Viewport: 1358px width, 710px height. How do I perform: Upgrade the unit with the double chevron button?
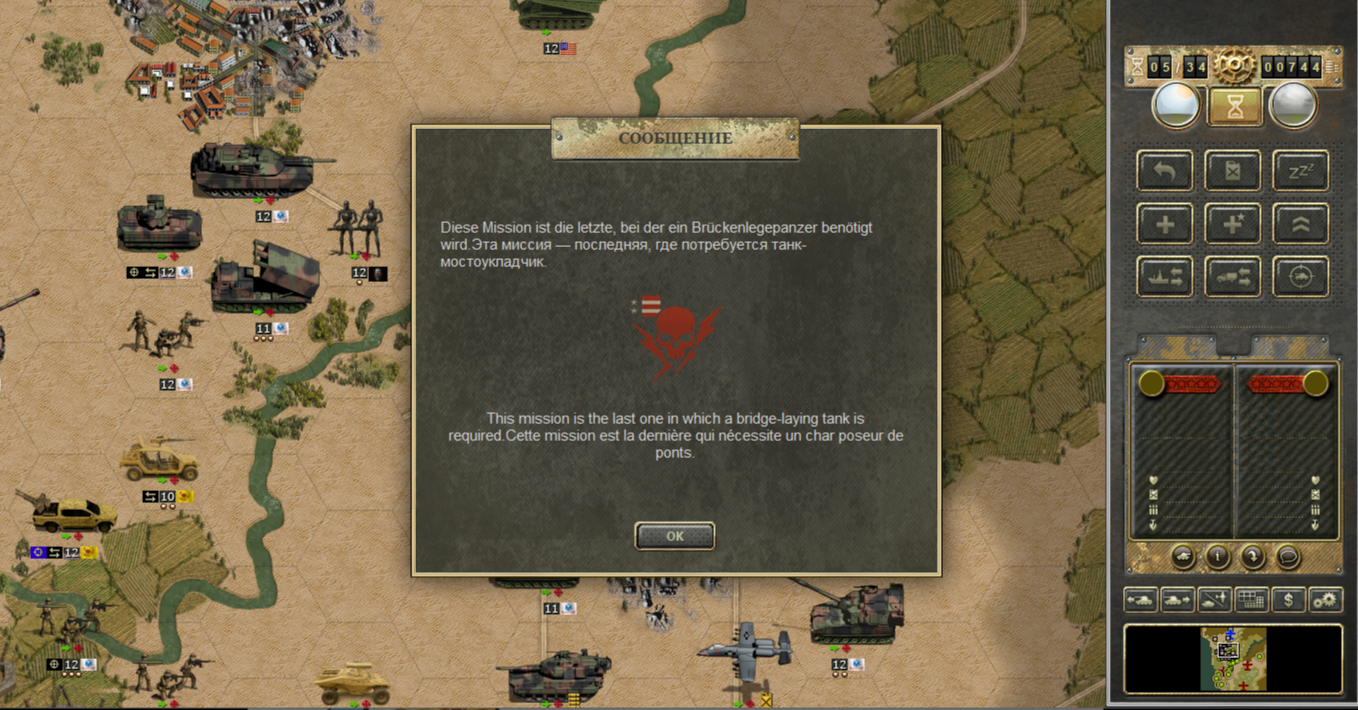(1300, 224)
